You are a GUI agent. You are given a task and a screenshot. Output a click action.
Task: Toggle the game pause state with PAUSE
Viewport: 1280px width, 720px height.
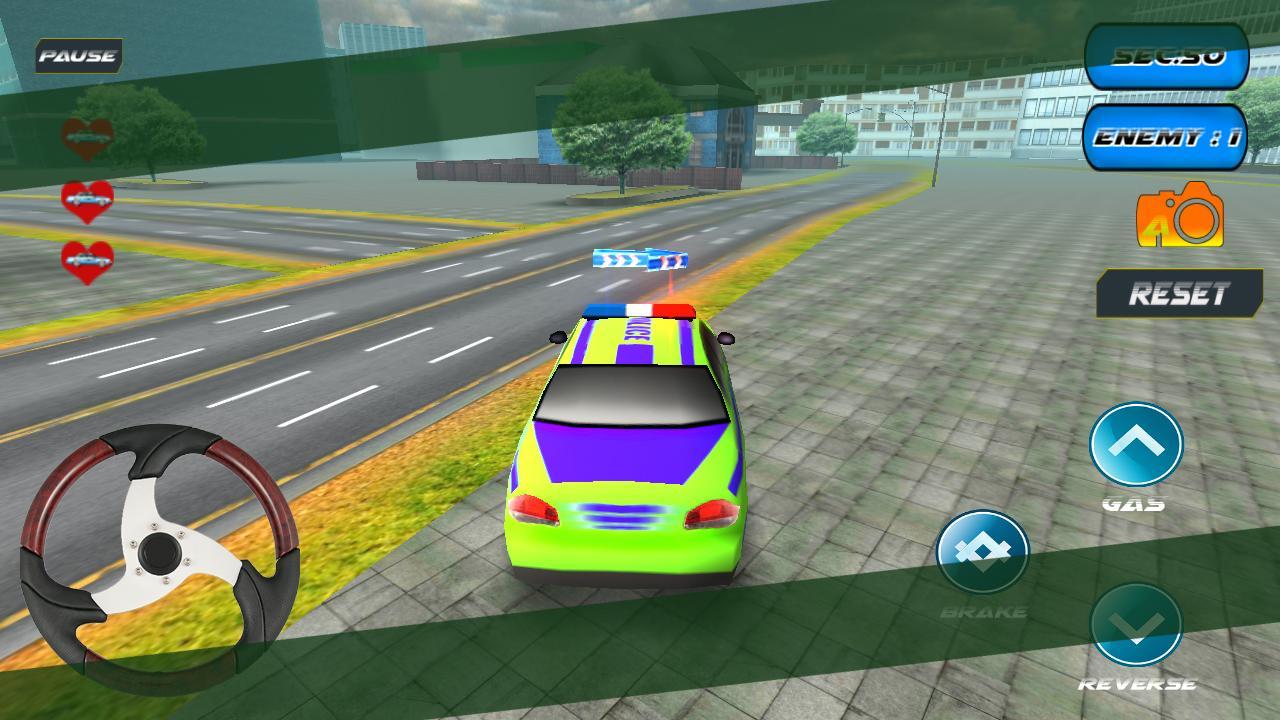[x=76, y=56]
